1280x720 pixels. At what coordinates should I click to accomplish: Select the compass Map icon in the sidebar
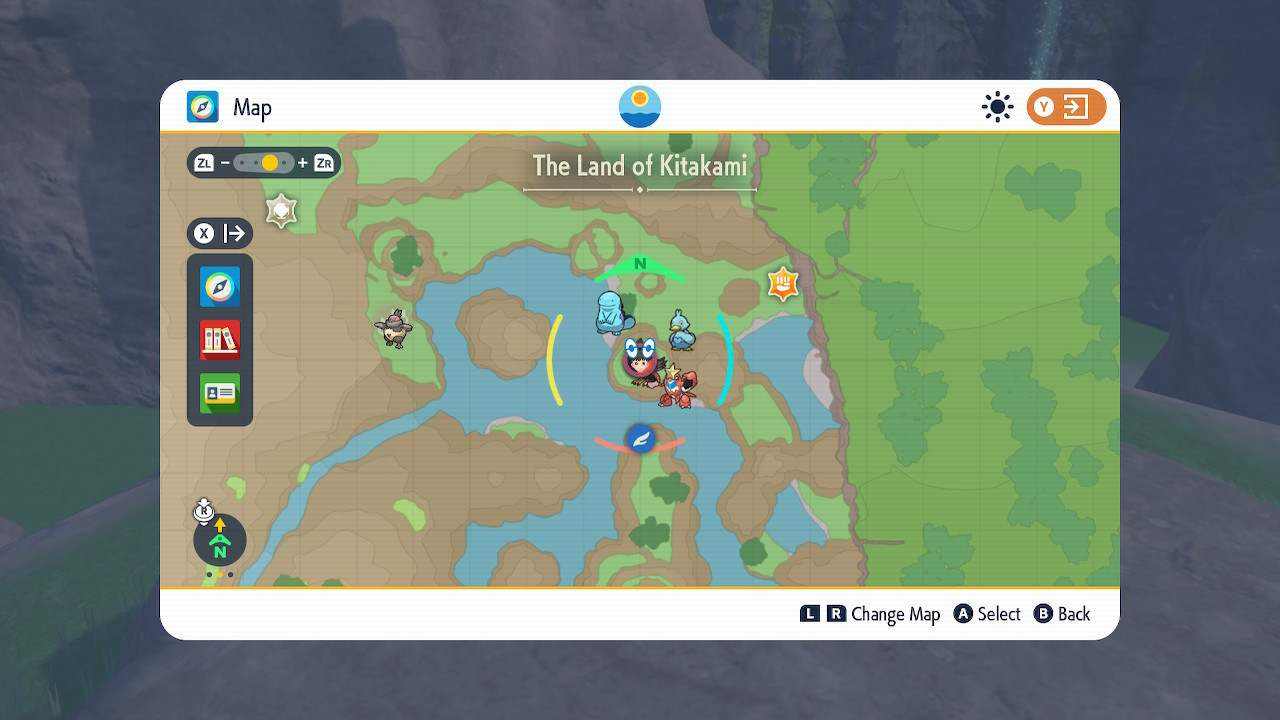click(219, 287)
